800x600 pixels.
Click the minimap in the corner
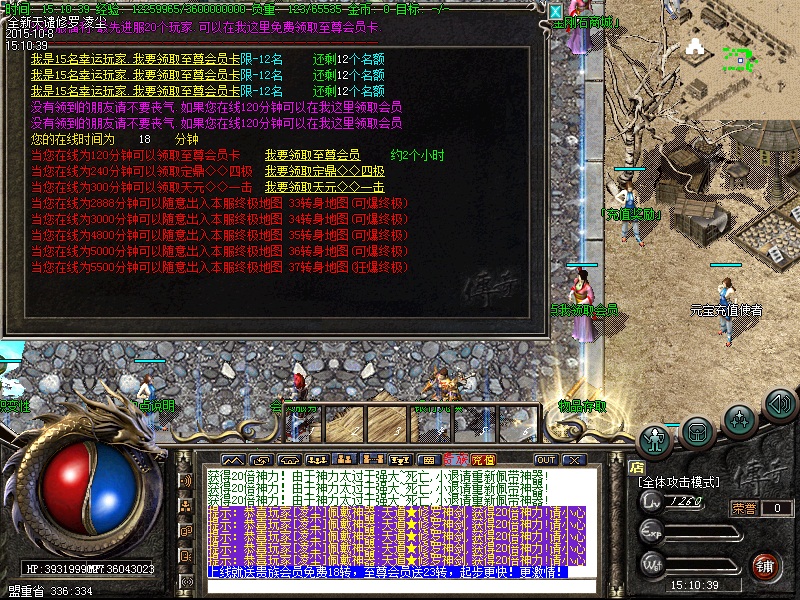click(738, 58)
